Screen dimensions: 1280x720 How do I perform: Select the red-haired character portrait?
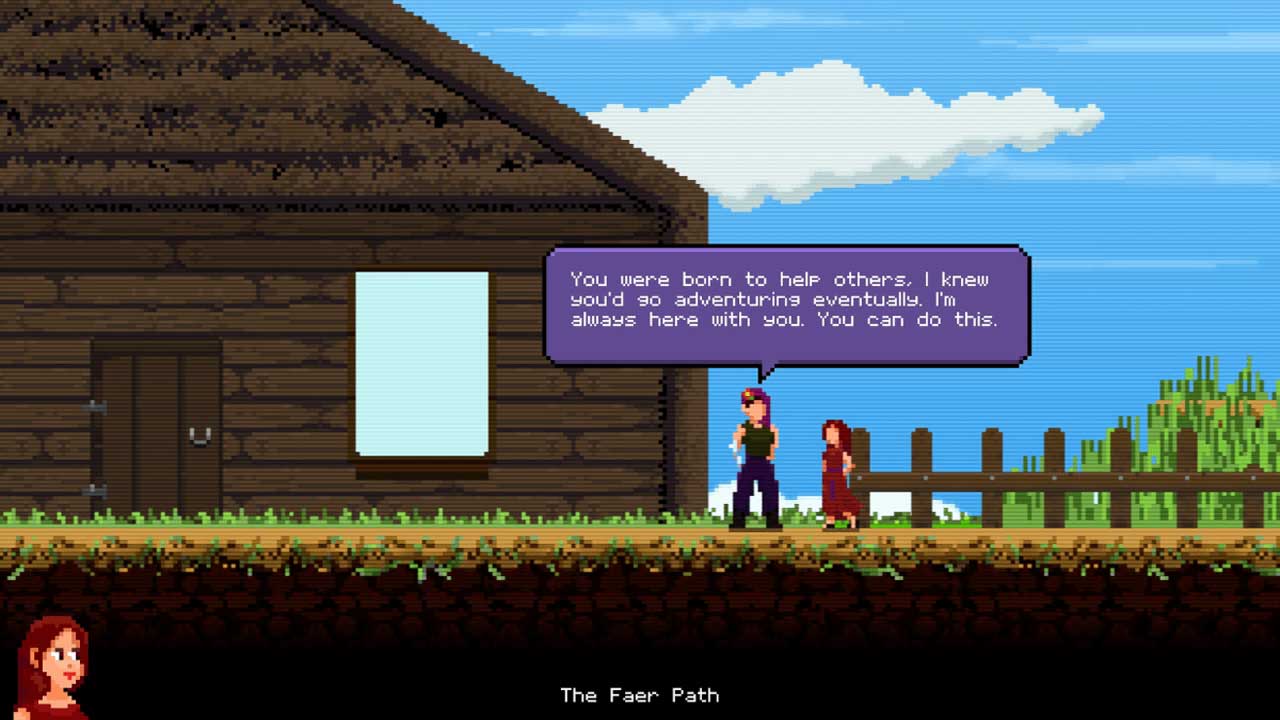pos(52,667)
